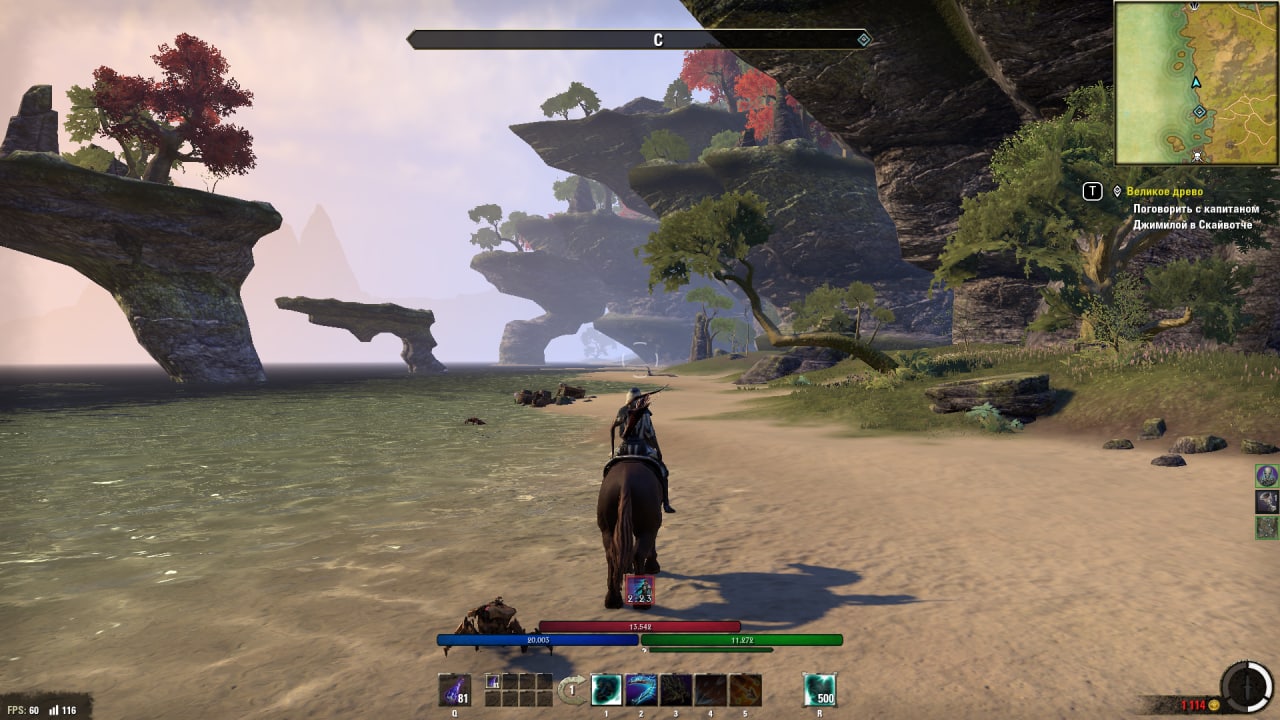Click the small potion icon in the buff grid
The width and height of the screenshot is (1280, 720).
(x=493, y=681)
